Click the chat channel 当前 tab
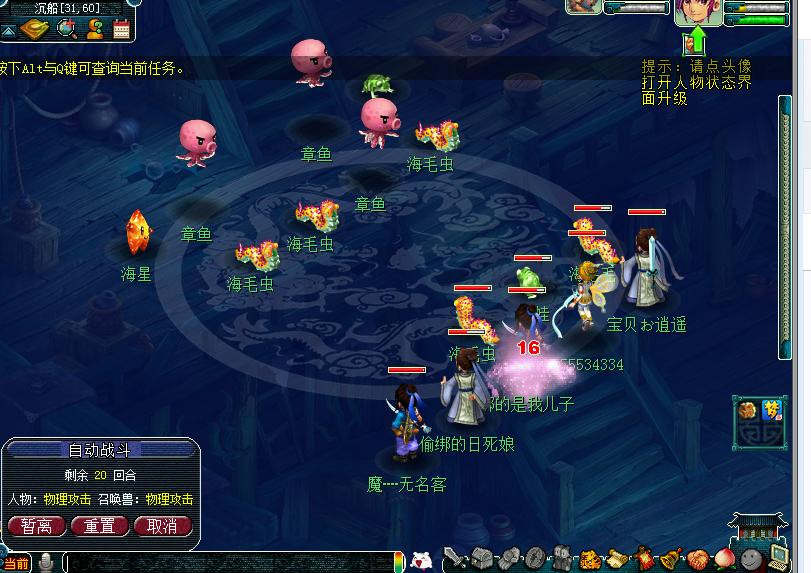Image resolution: width=811 pixels, height=573 pixels. (15, 564)
